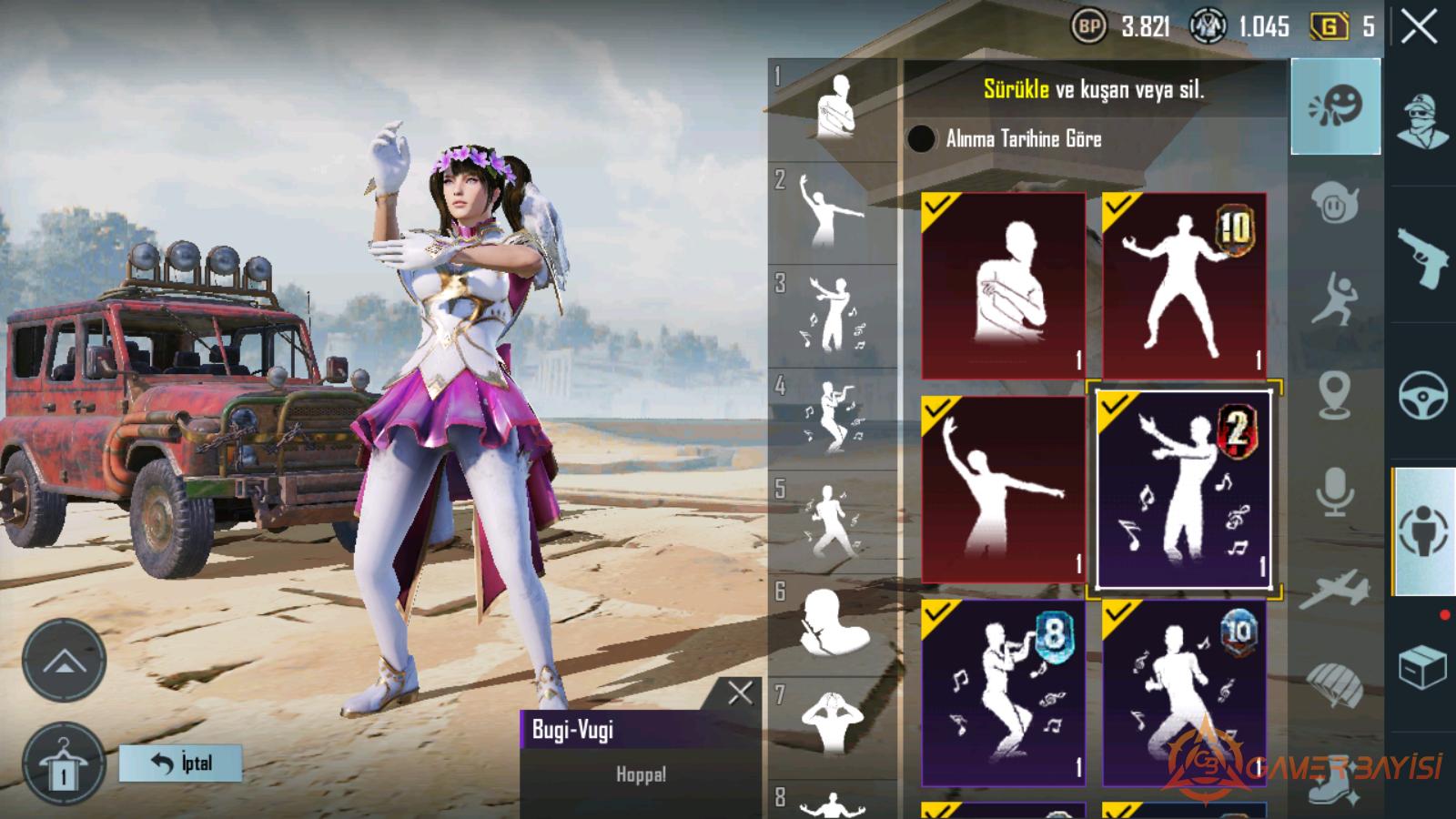The height and width of the screenshot is (819, 1456).
Task: Close the inventory screen with the X
Action: coord(1419,27)
